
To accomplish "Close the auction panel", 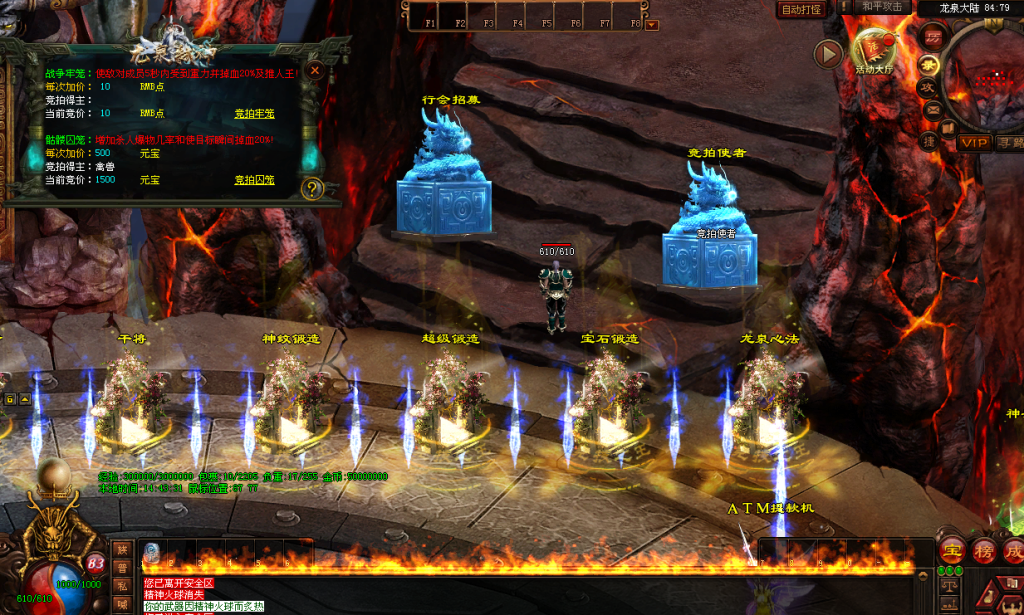I will coord(315,71).
